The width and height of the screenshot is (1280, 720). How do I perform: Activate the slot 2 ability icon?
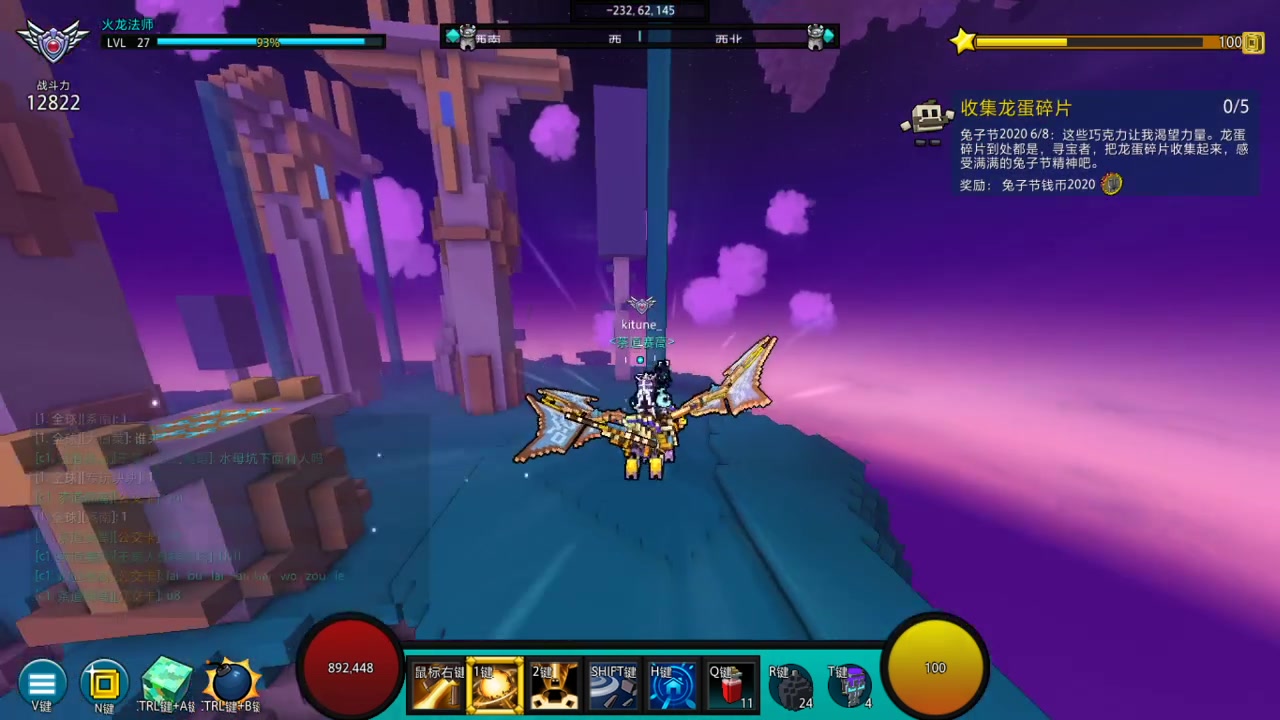click(x=554, y=686)
